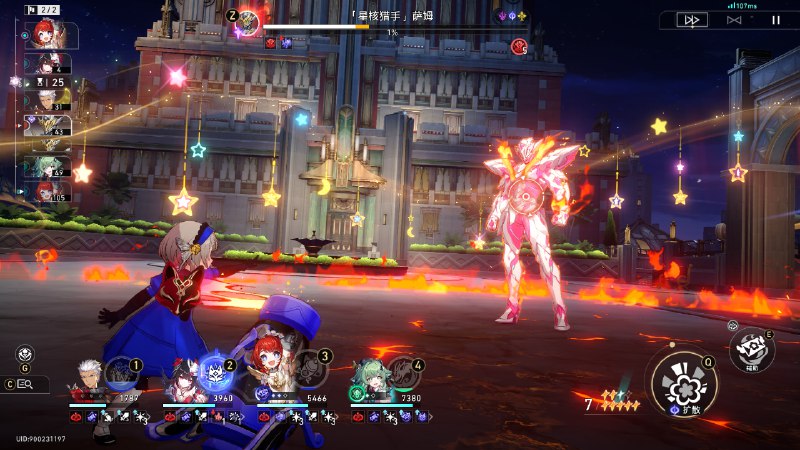Trigger the green-haired character's ultimate

point(403,372)
